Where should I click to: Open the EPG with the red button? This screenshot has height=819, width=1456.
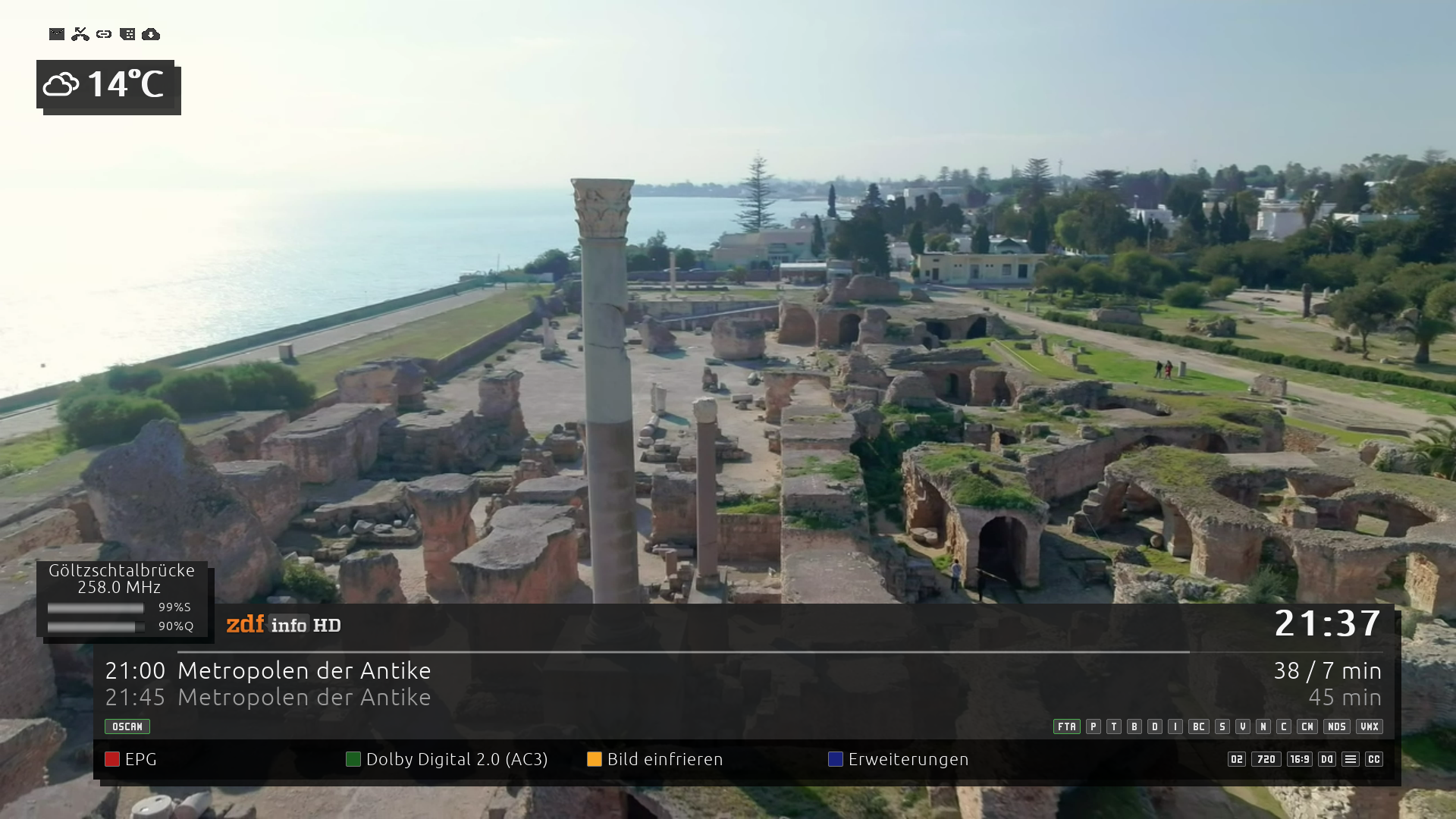click(131, 759)
